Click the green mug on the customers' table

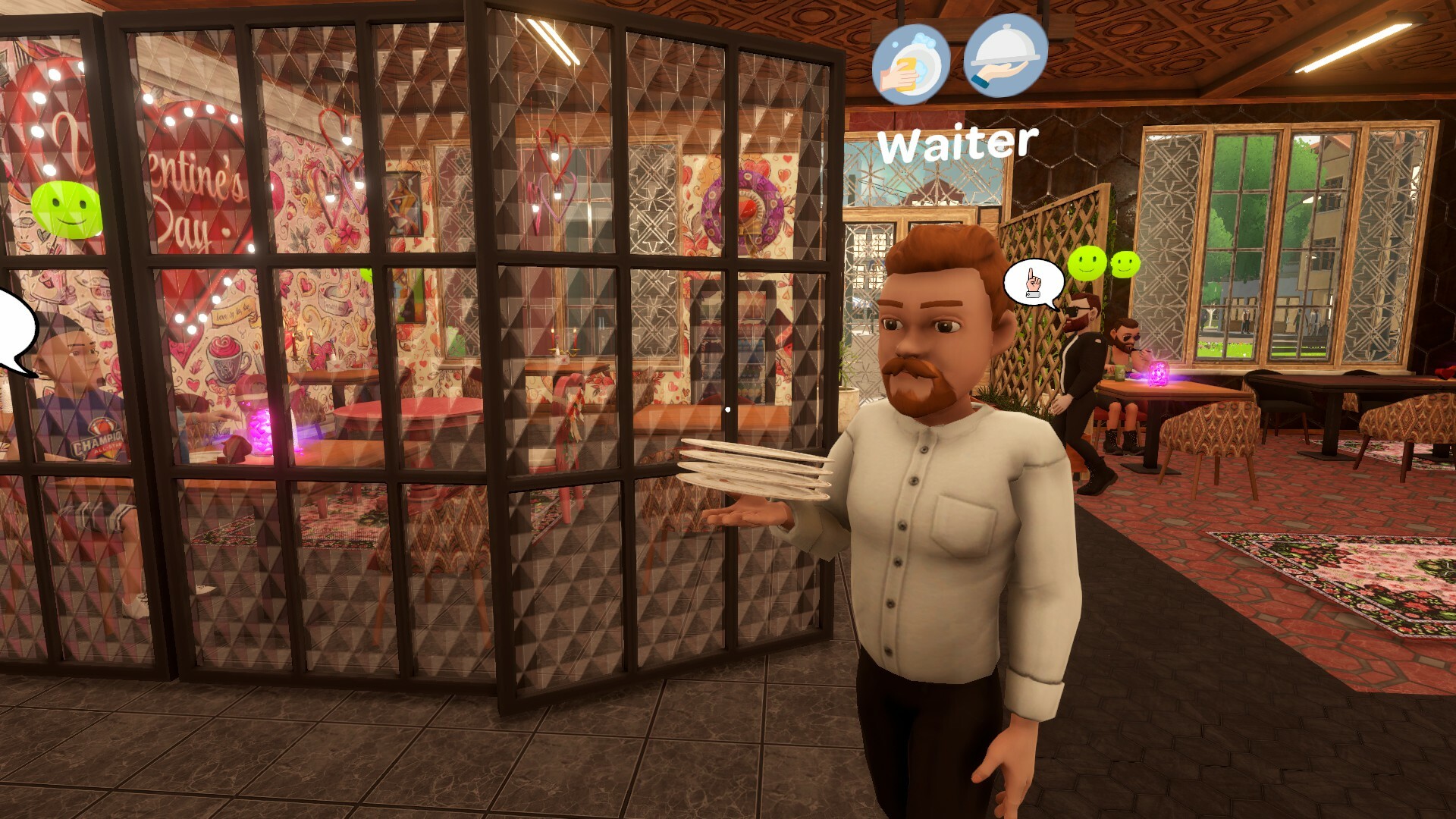pos(1119,374)
